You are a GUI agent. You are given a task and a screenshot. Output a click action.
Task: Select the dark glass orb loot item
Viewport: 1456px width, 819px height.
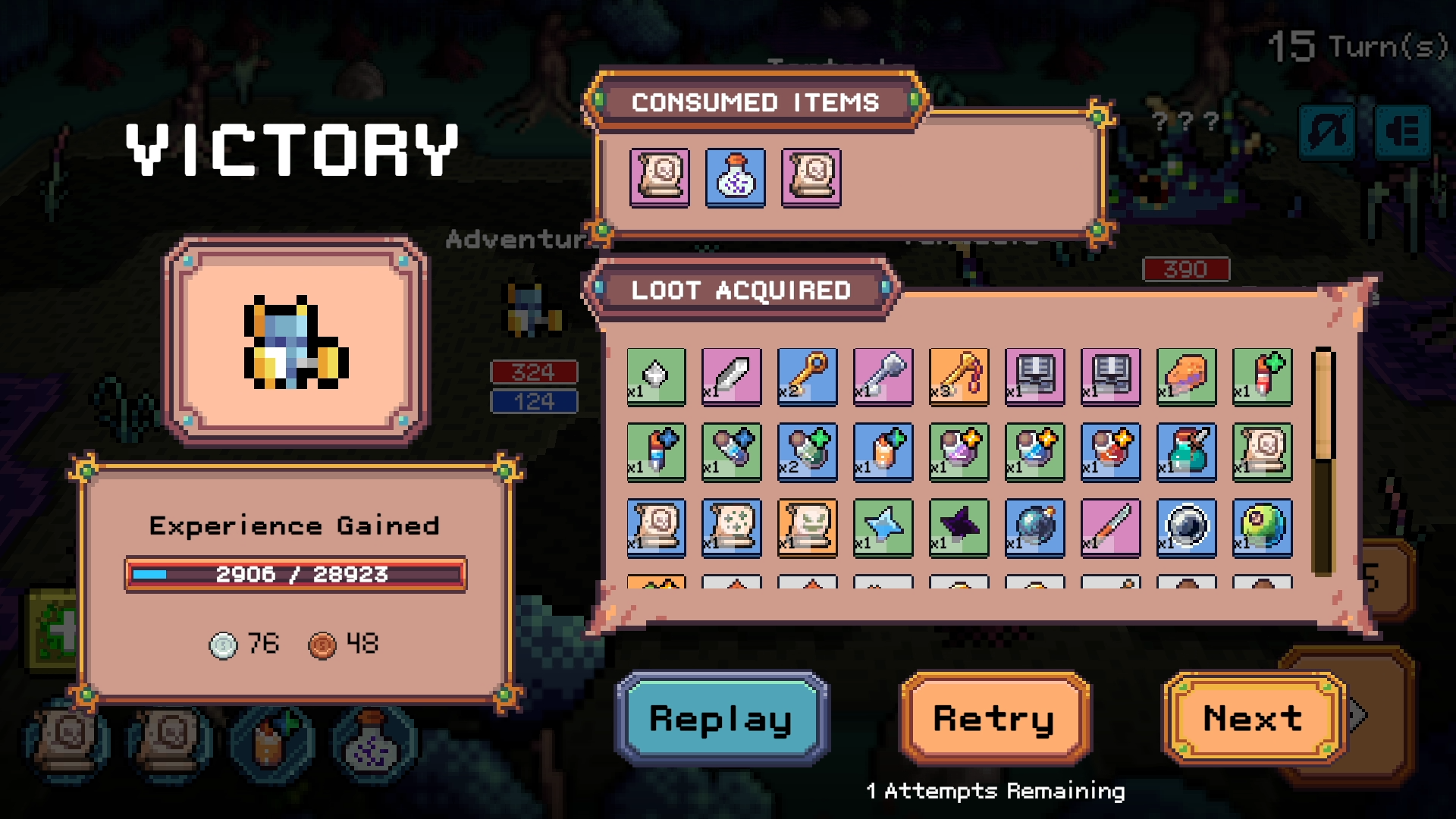click(1187, 528)
